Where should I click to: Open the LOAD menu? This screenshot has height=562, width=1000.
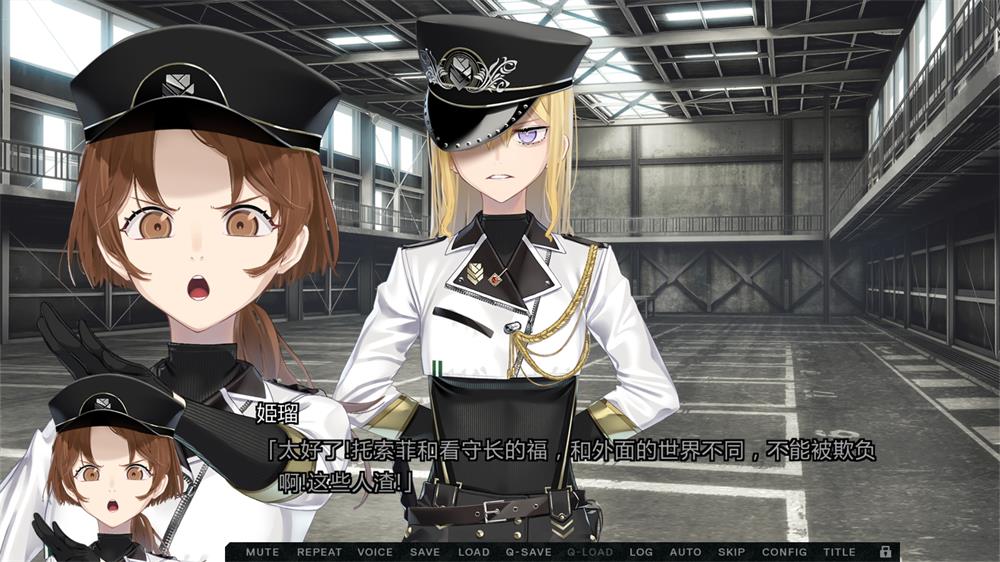coord(474,552)
